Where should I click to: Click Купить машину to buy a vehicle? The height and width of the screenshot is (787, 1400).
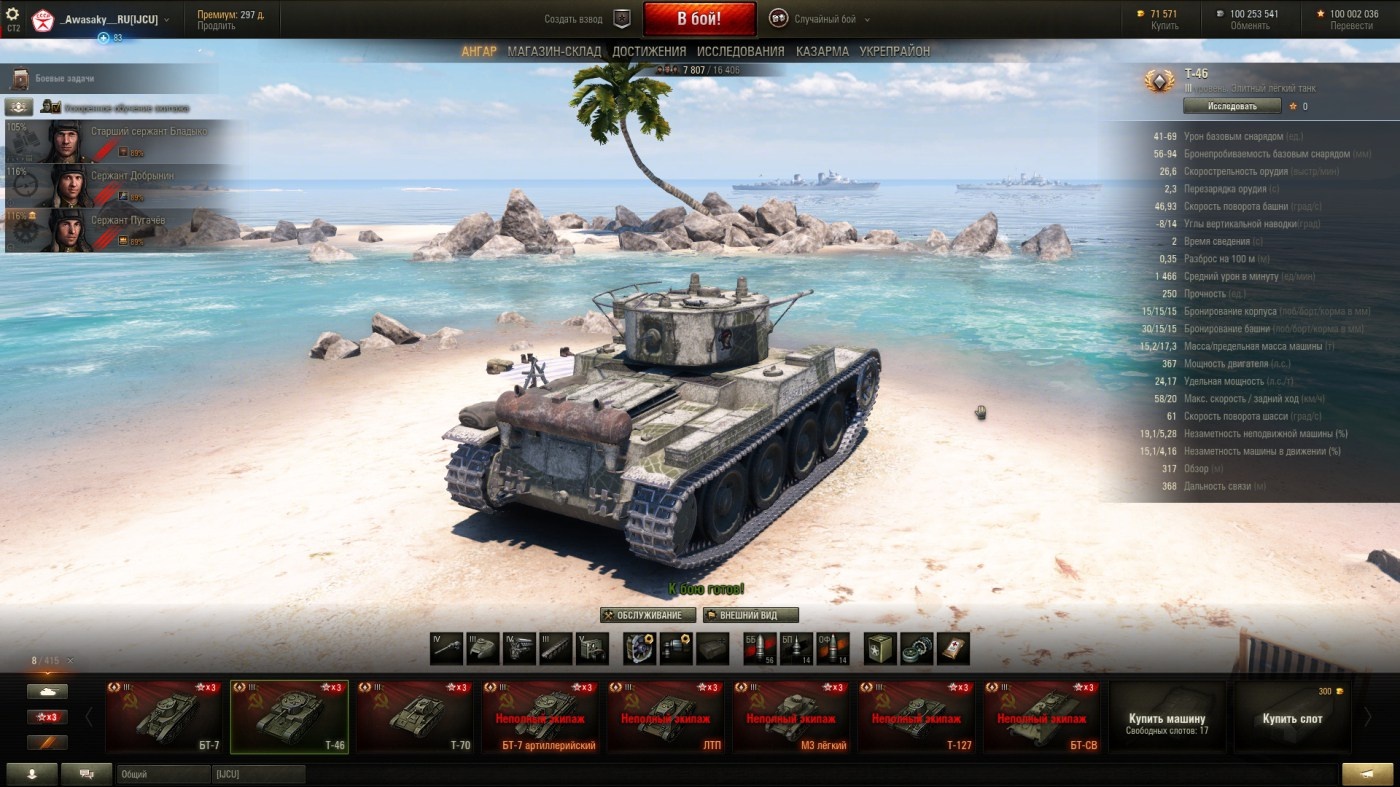pyautogui.click(x=1167, y=722)
